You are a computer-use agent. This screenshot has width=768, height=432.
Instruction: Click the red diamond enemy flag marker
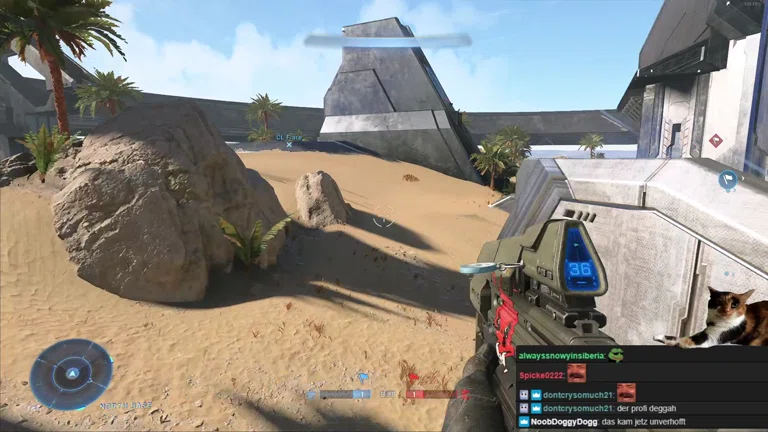pyautogui.click(x=715, y=140)
